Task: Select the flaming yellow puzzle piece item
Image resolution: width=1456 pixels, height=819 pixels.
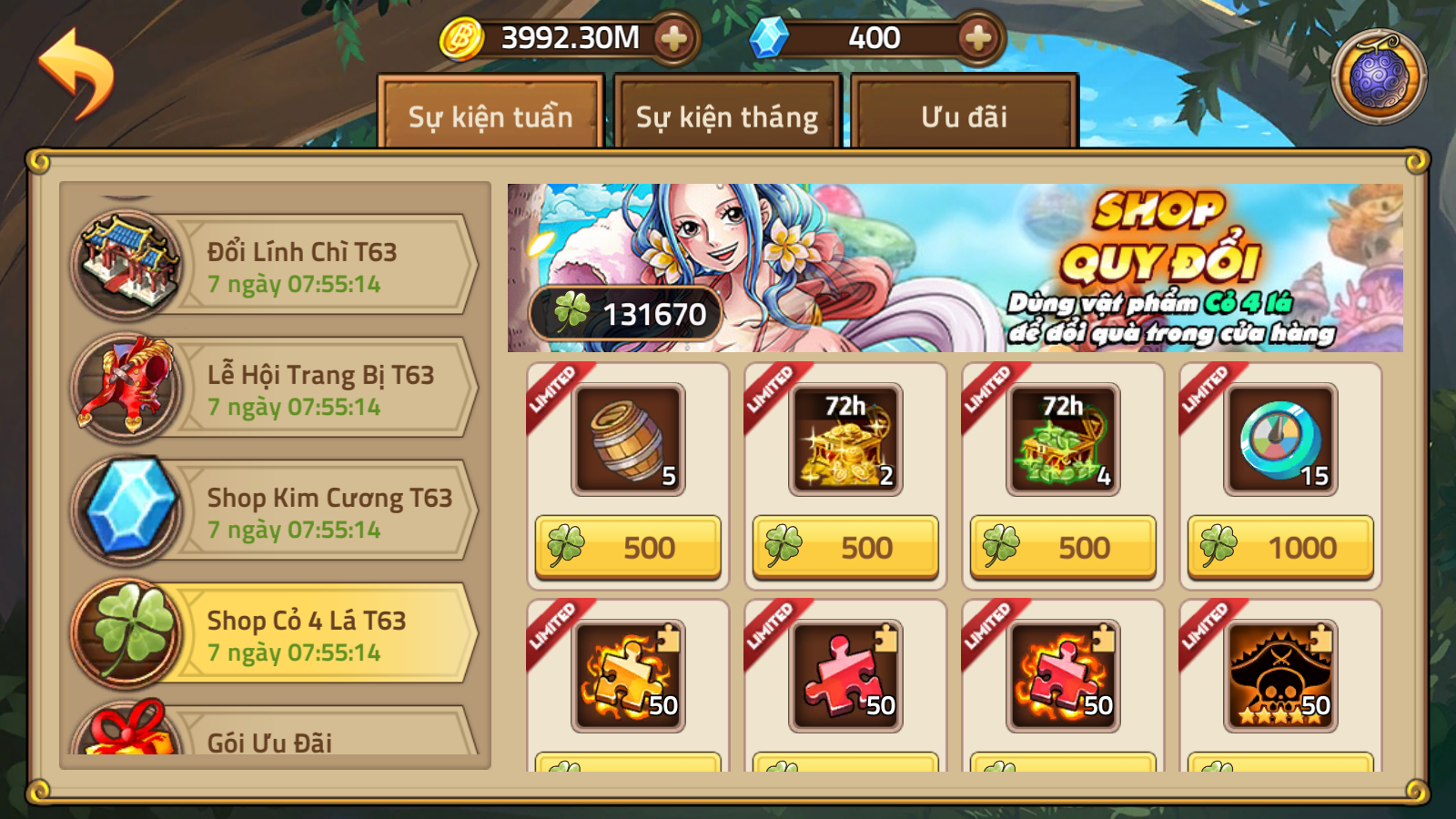Action: point(628,676)
